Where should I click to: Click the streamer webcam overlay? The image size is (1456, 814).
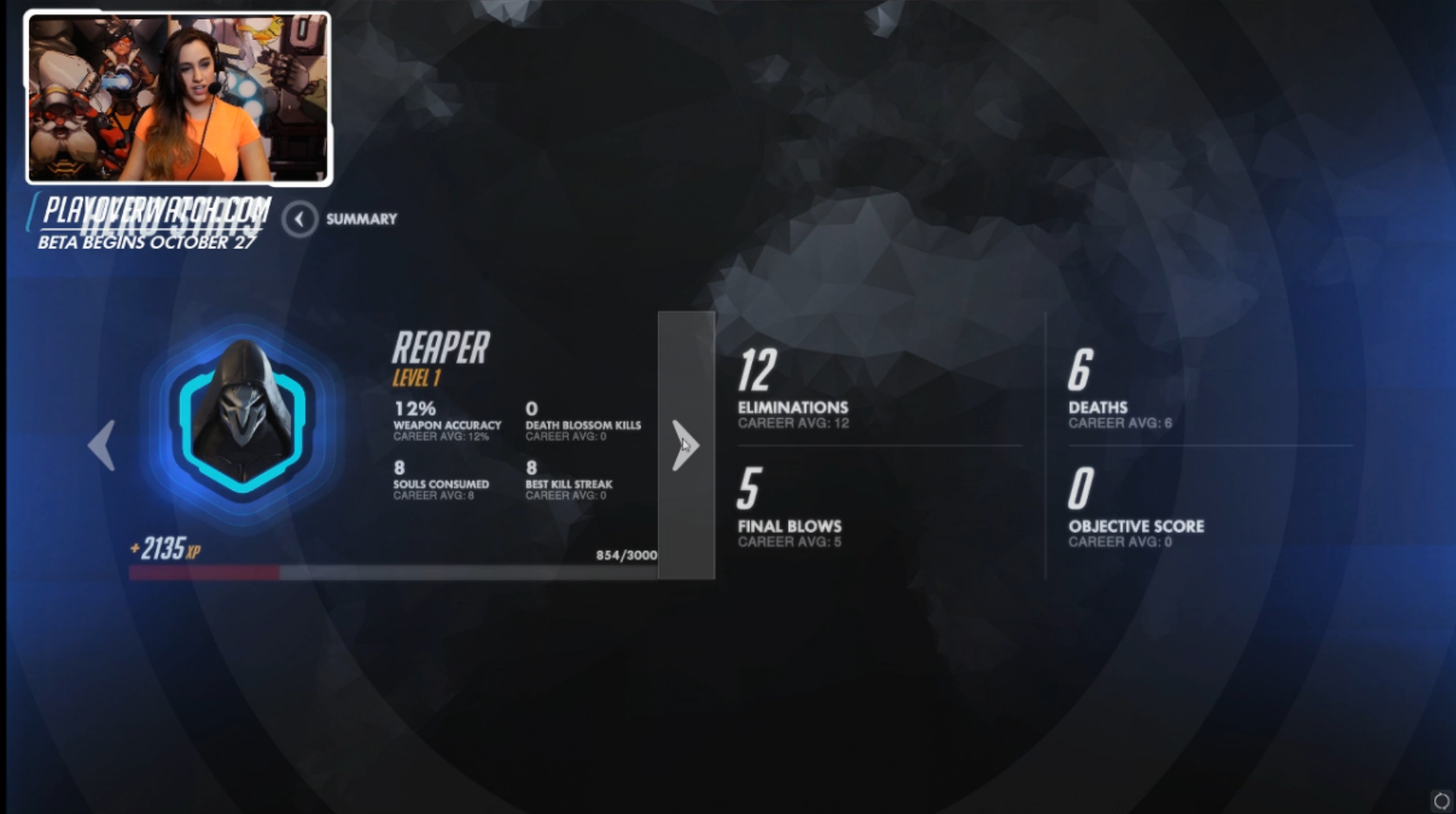coord(179,99)
